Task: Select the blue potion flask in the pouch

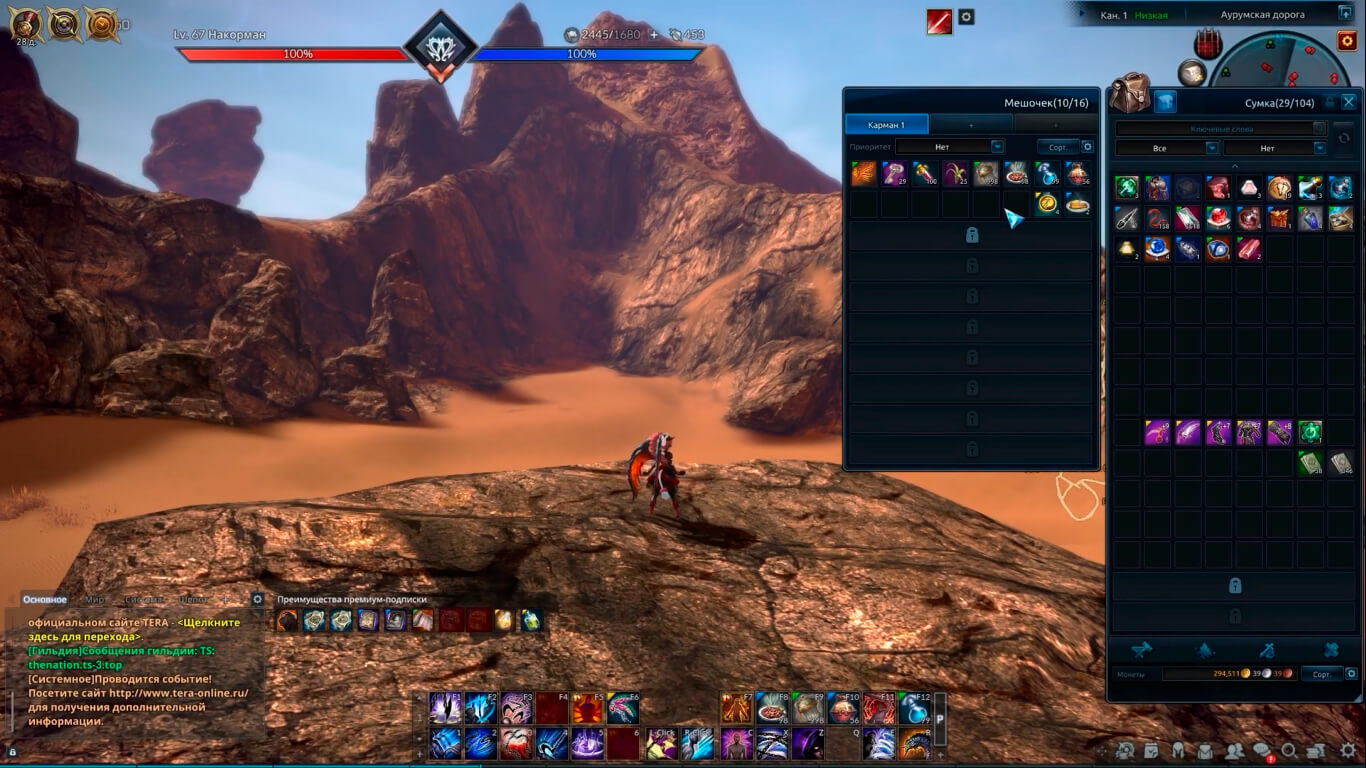Action: pyautogui.click(x=1047, y=174)
